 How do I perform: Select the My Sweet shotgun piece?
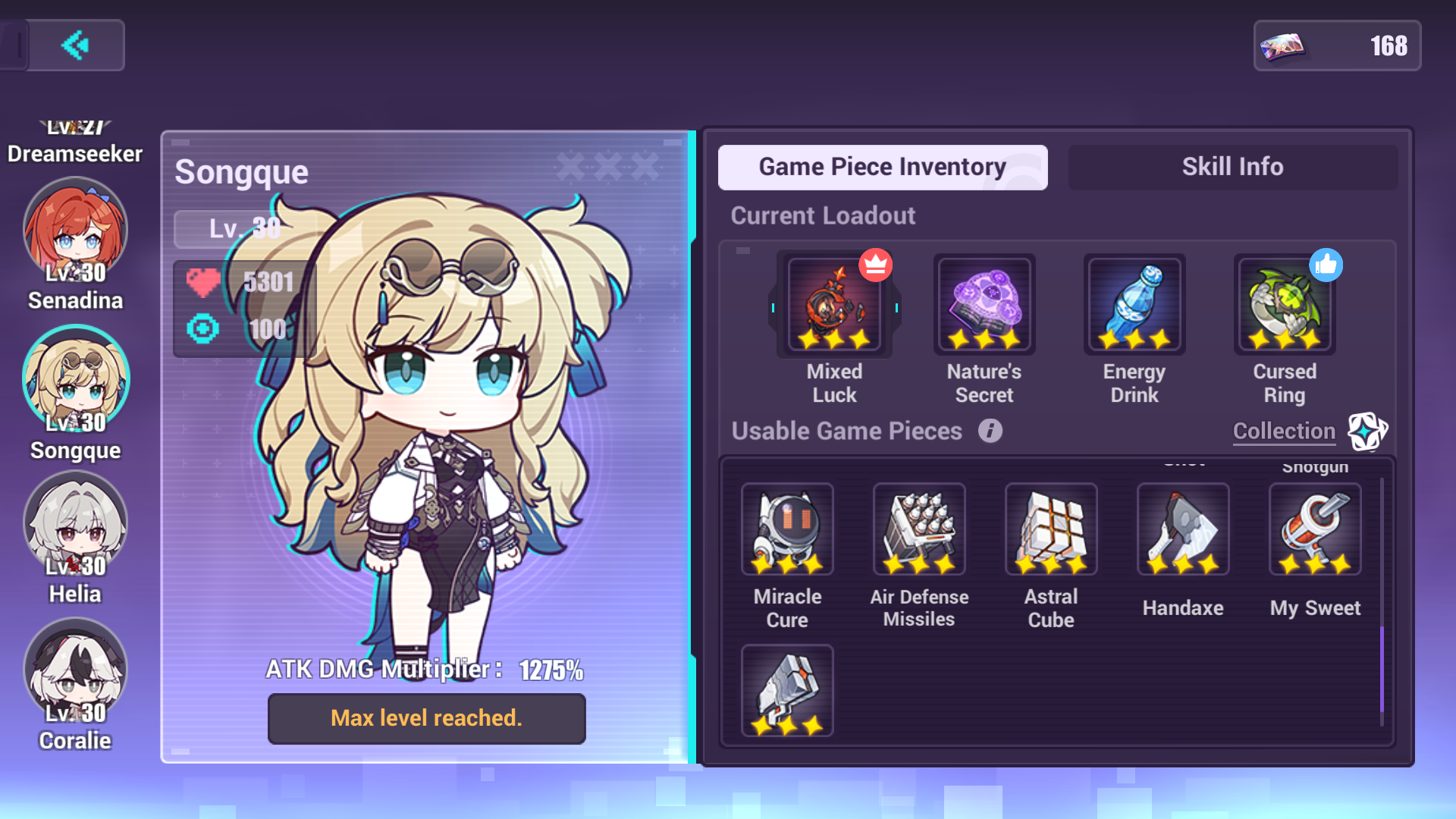[x=1314, y=529]
